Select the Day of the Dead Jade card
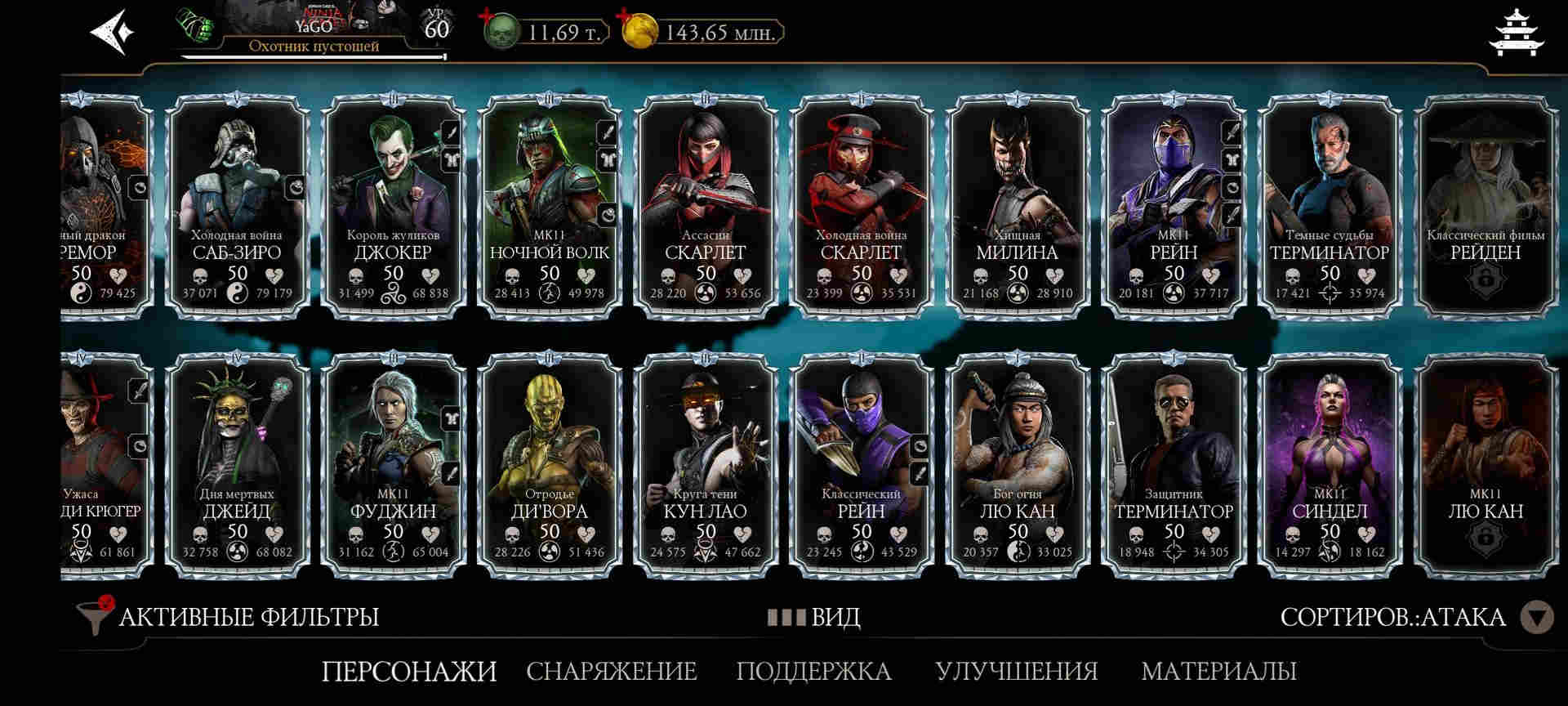Image resolution: width=1568 pixels, height=706 pixels. pos(237,466)
